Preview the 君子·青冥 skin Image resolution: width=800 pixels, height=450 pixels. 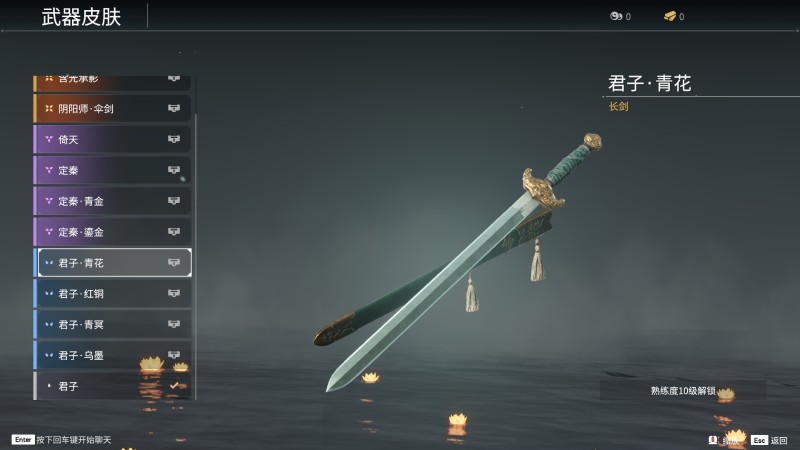pyautogui.click(x=112, y=324)
